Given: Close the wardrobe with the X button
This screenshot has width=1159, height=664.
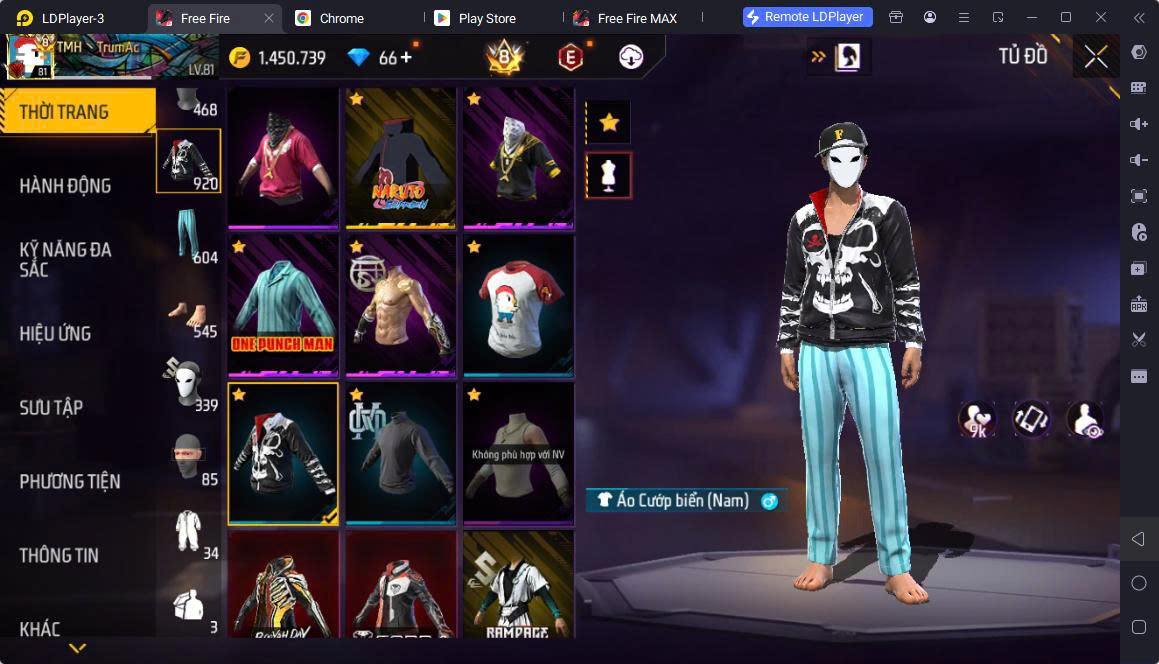Looking at the screenshot, I should click(x=1096, y=57).
